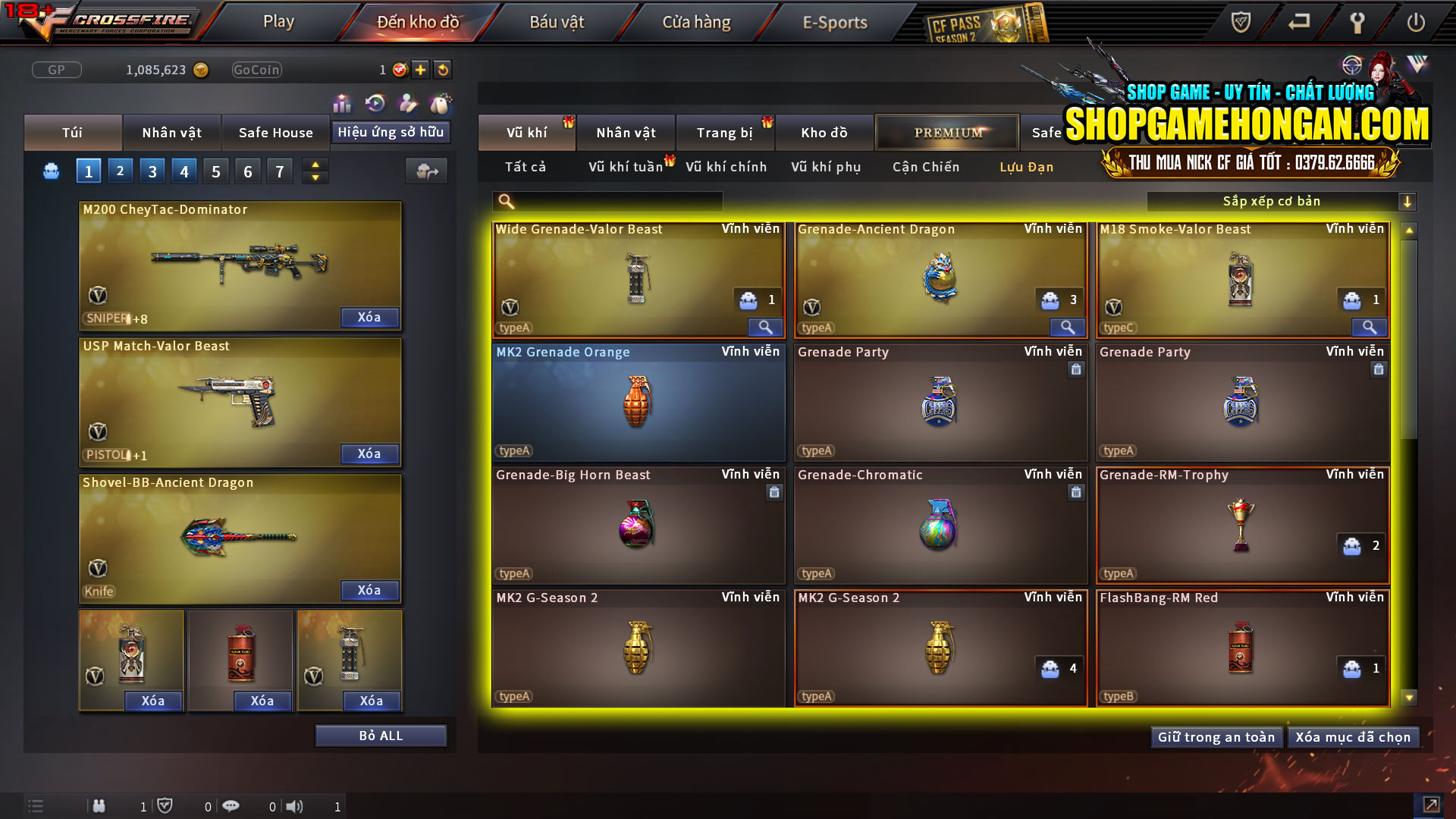Click the storage transfer chest icon
The height and width of the screenshot is (819, 1456).
[426, 171]
